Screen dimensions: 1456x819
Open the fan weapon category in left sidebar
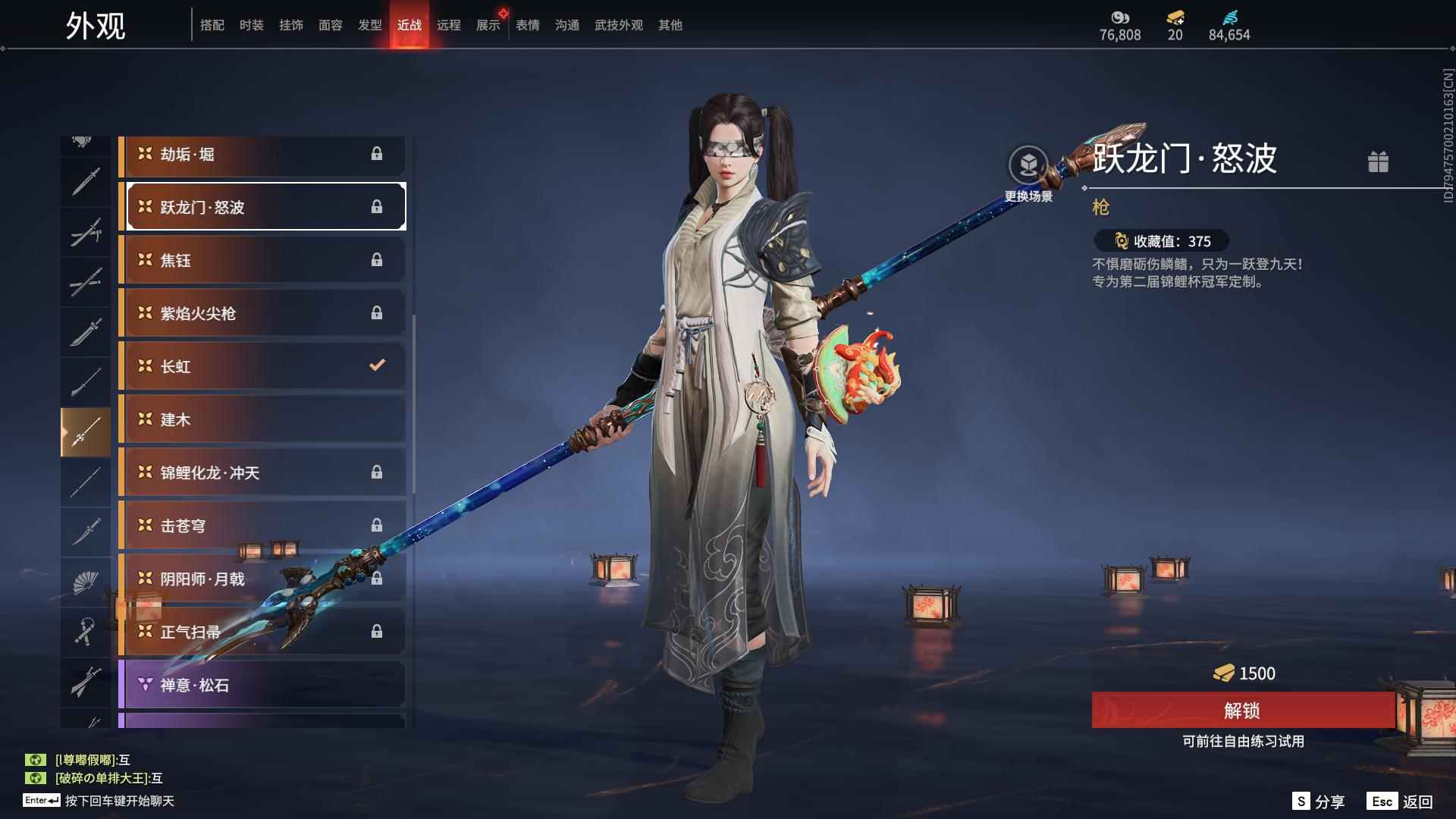tap(86, 582)
